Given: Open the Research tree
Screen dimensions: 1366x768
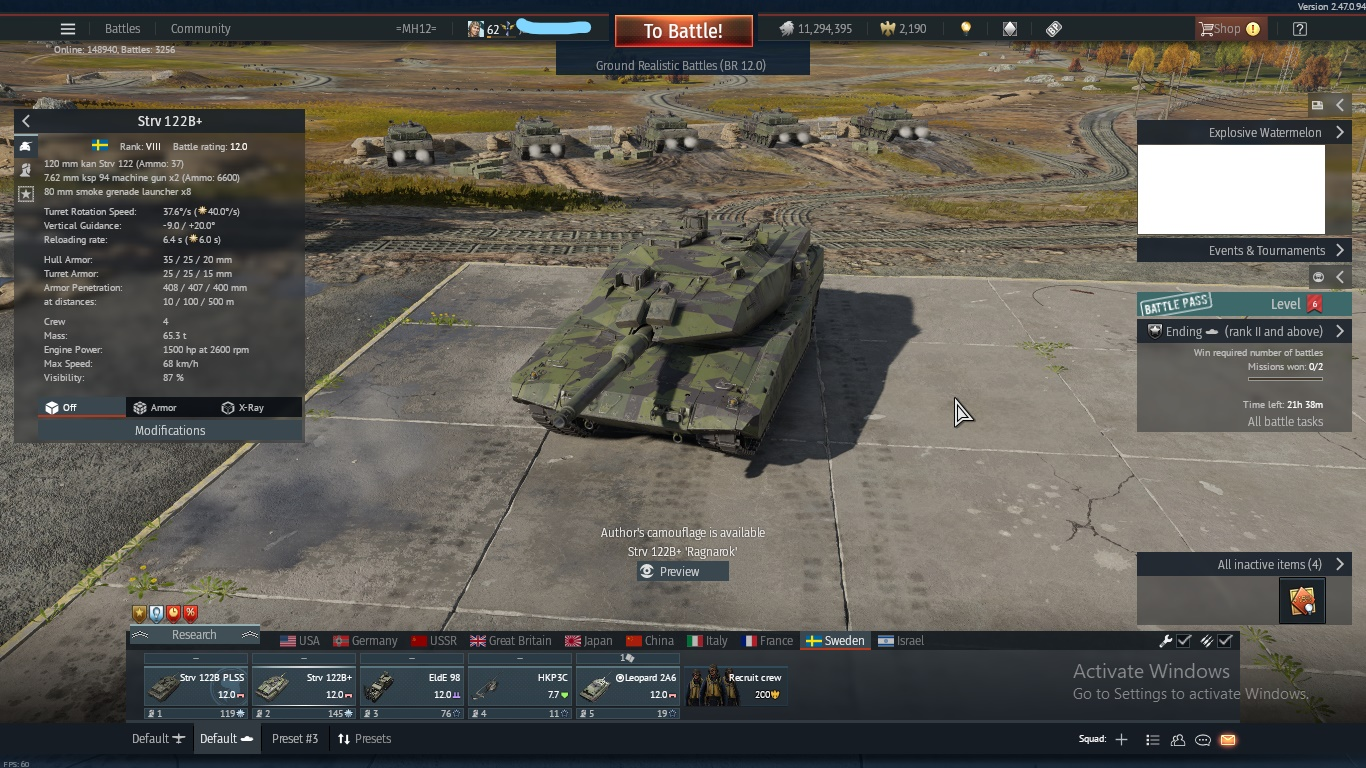Looking at the screenshot, I should [194, 635].
